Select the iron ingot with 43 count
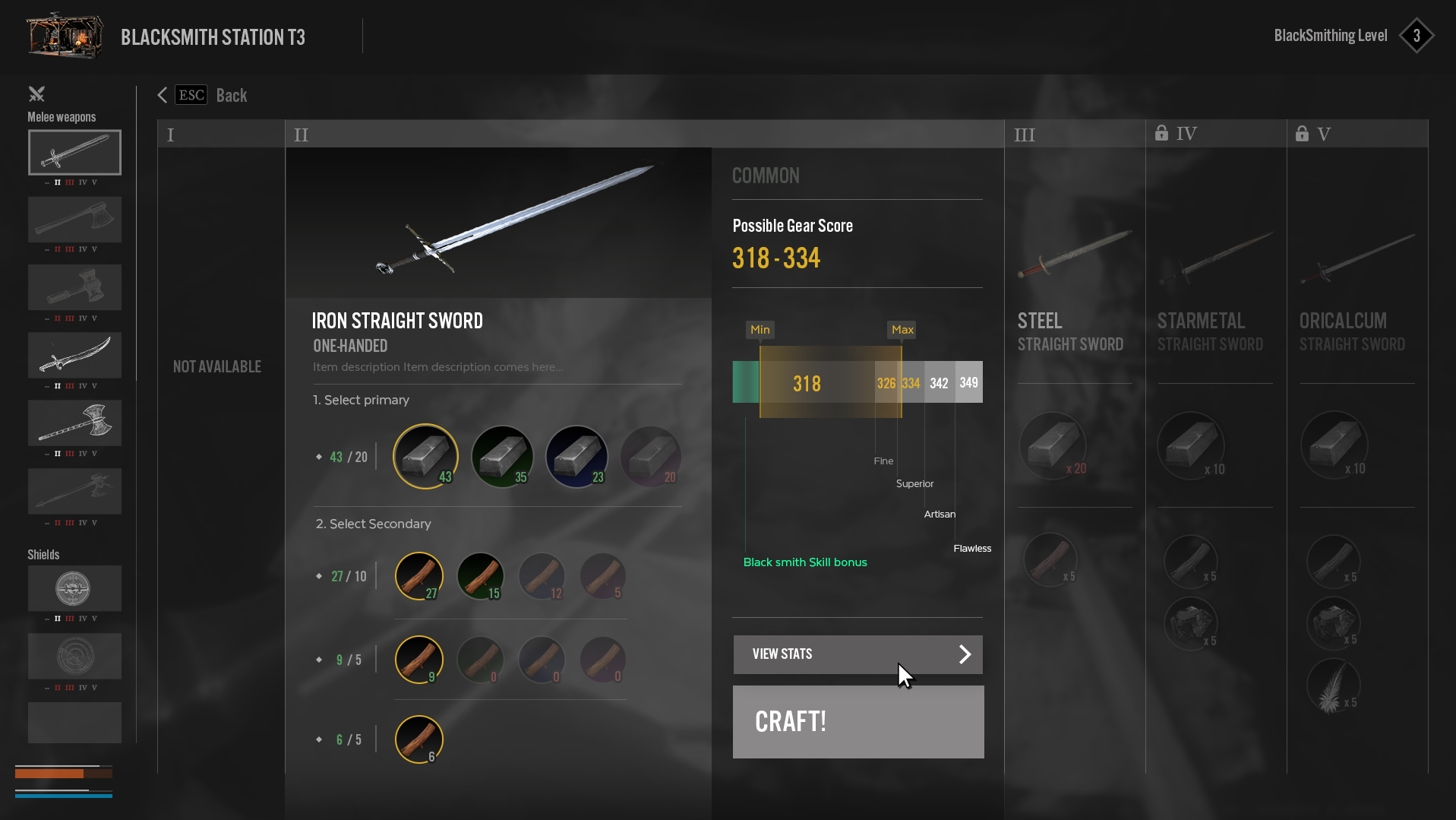 [x=425, y=456]
